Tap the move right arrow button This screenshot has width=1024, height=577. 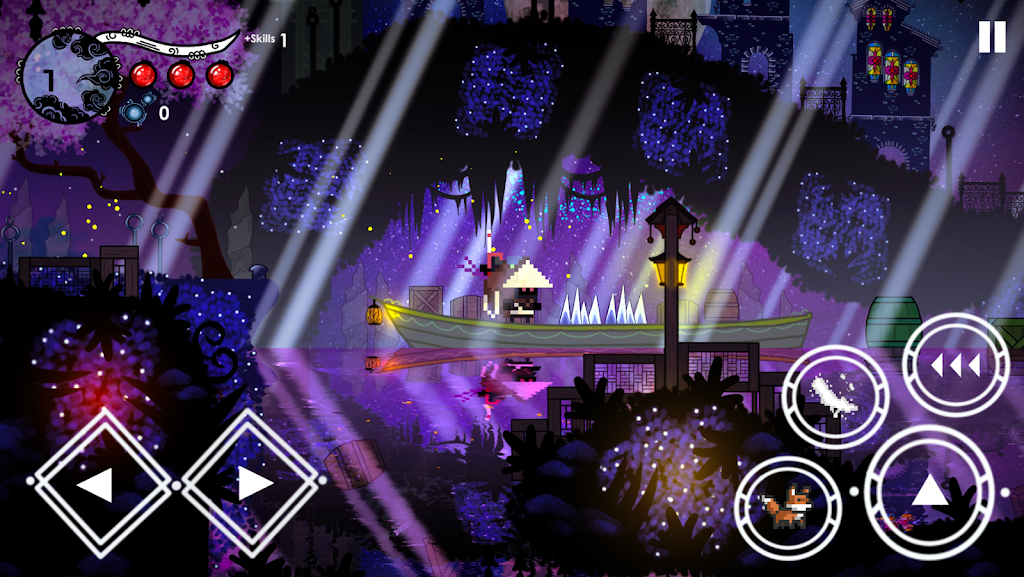tap(254, 484)
